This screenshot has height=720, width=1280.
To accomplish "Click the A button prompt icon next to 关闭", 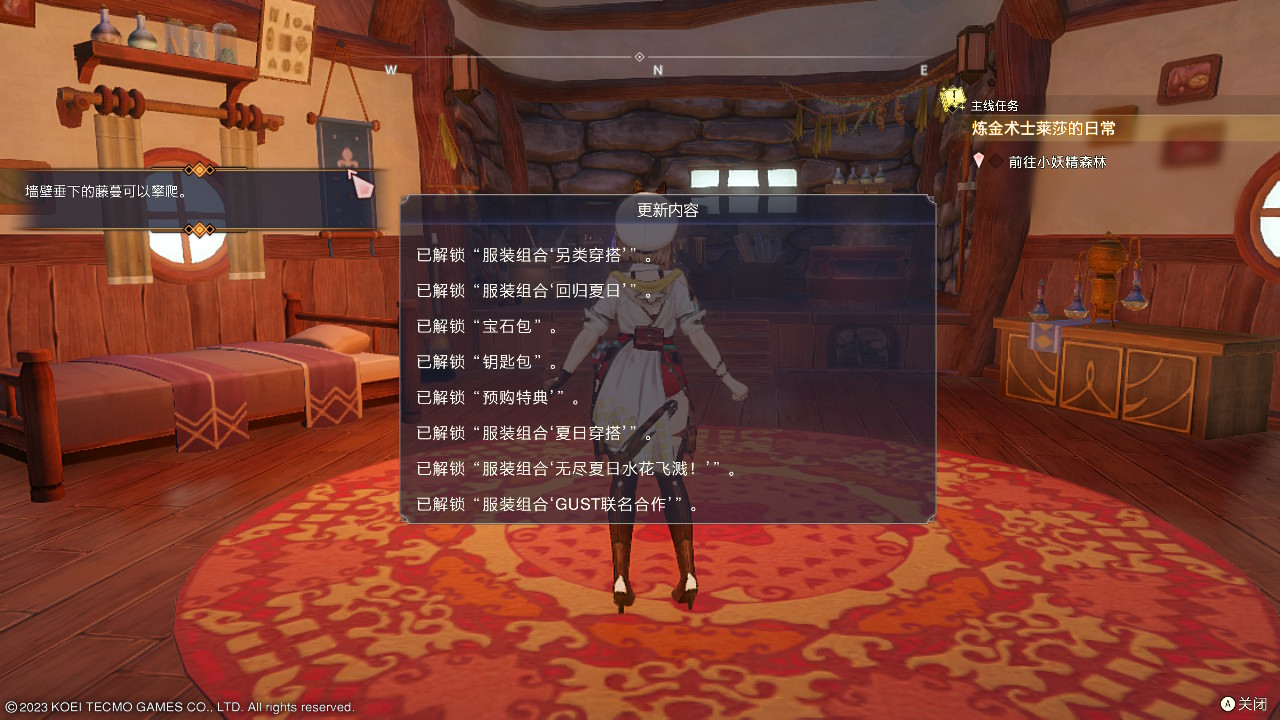I will [x=1227, y=704].
